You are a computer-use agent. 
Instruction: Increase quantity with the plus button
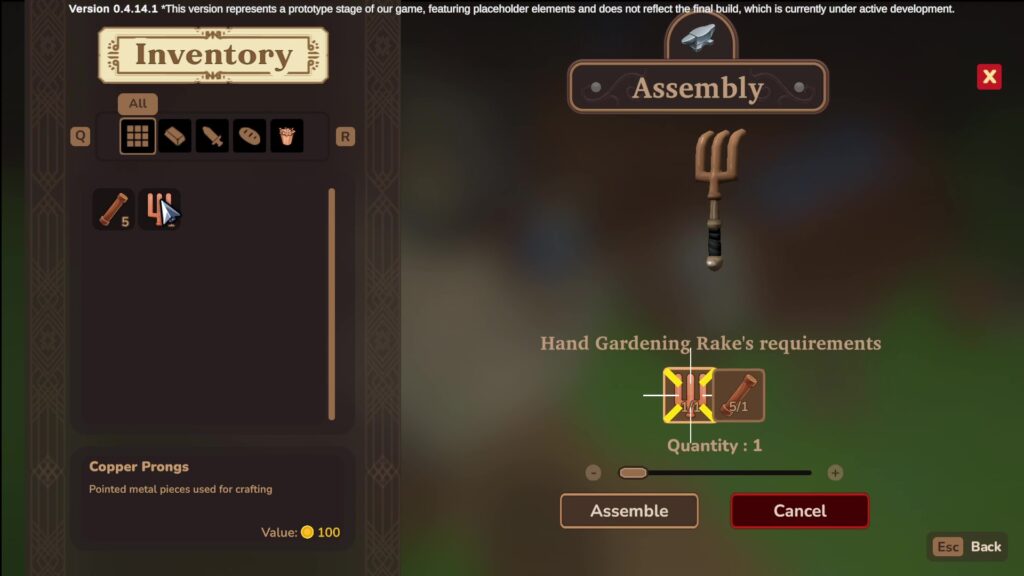(835, 473)
